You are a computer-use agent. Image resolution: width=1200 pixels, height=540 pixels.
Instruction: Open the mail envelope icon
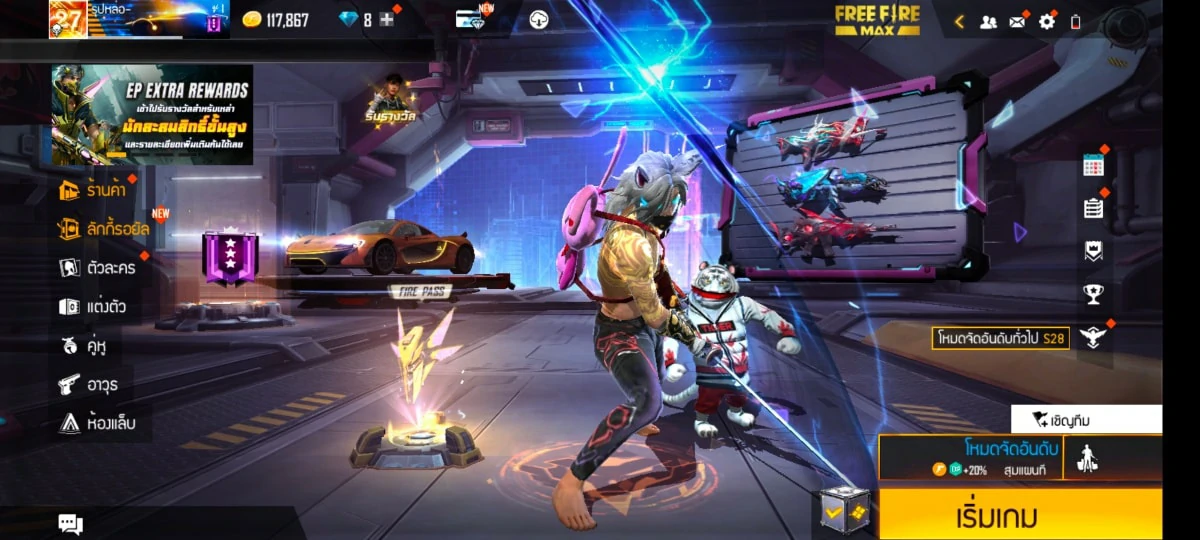[x=1018, y=21]
